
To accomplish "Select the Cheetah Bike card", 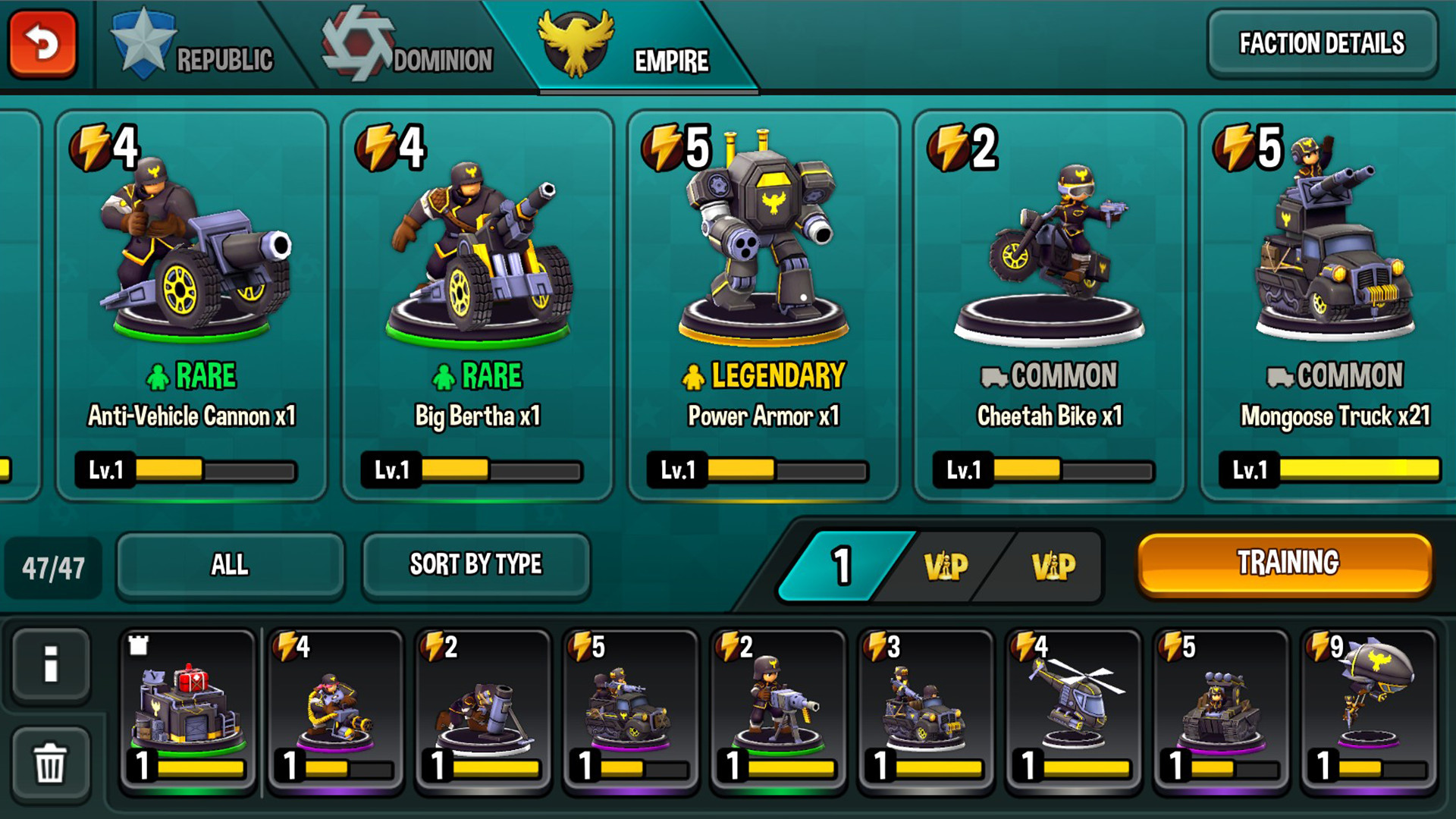I will 1050,305.
